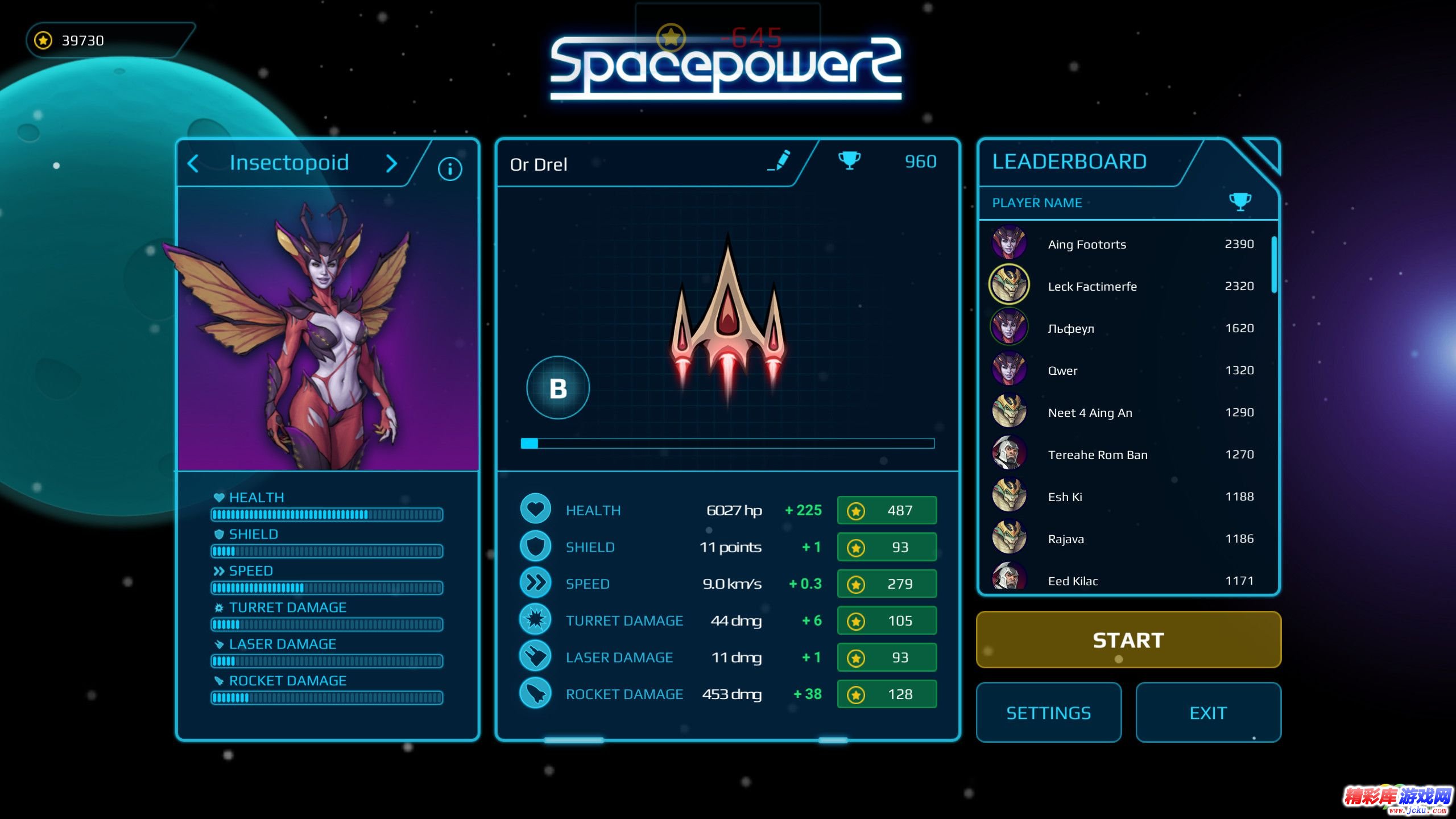Image resolution: width=1456 pixels, height=819 pixels.
Task: Upgrade Laser Damage for 93 coins
Action: 886,657
